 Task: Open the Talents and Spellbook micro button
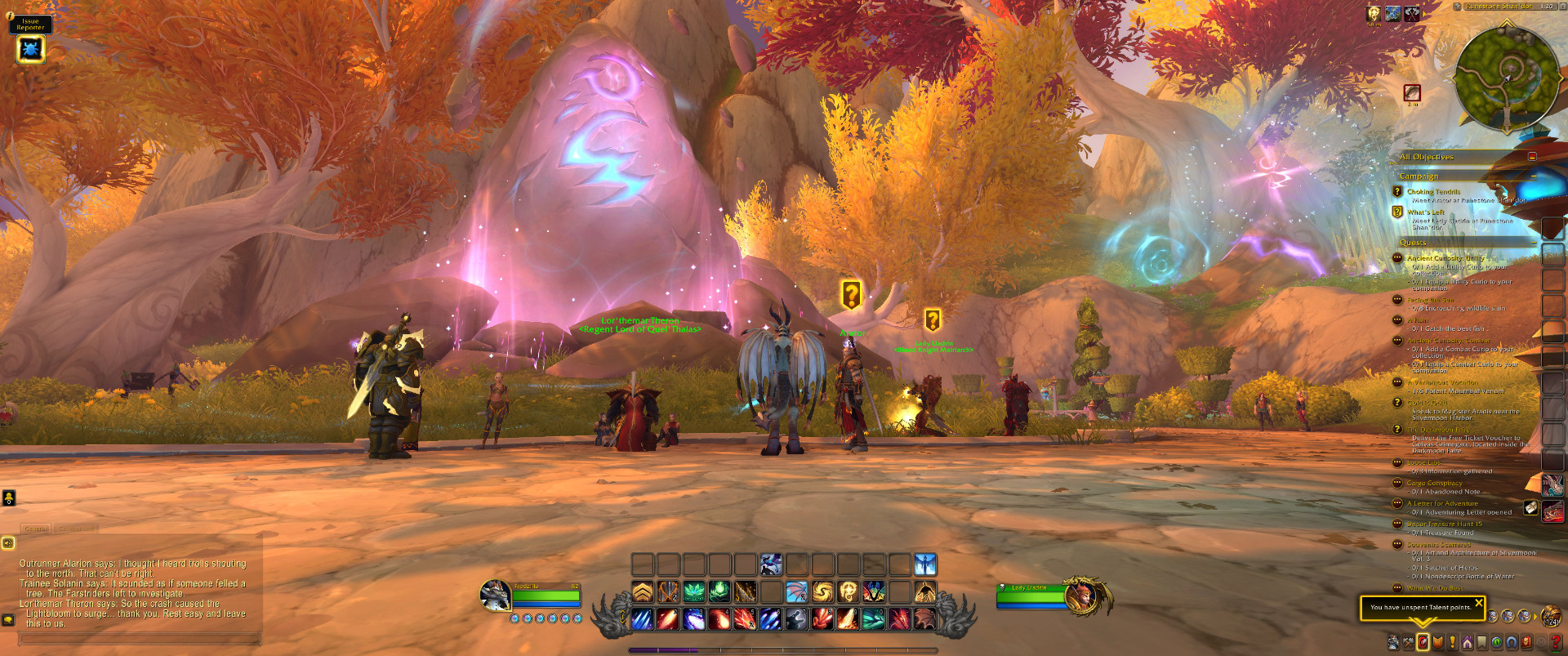(1423, 642)
